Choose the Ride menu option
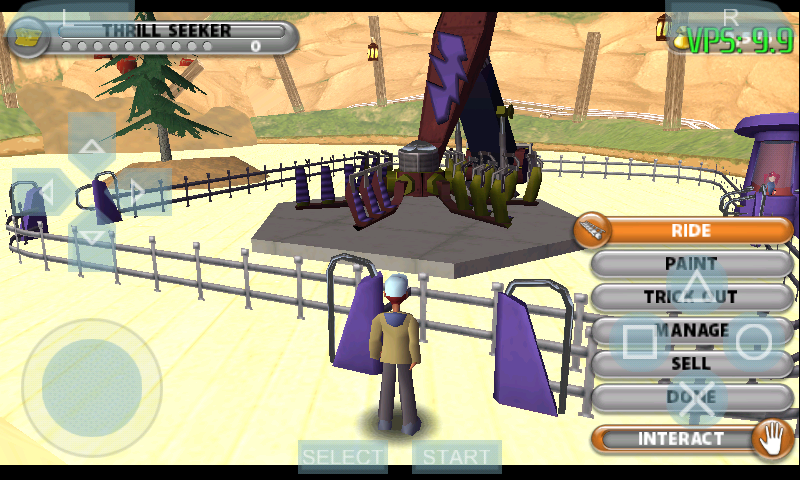This screenshot has height=480, width=800. click(x=690, y=231)
